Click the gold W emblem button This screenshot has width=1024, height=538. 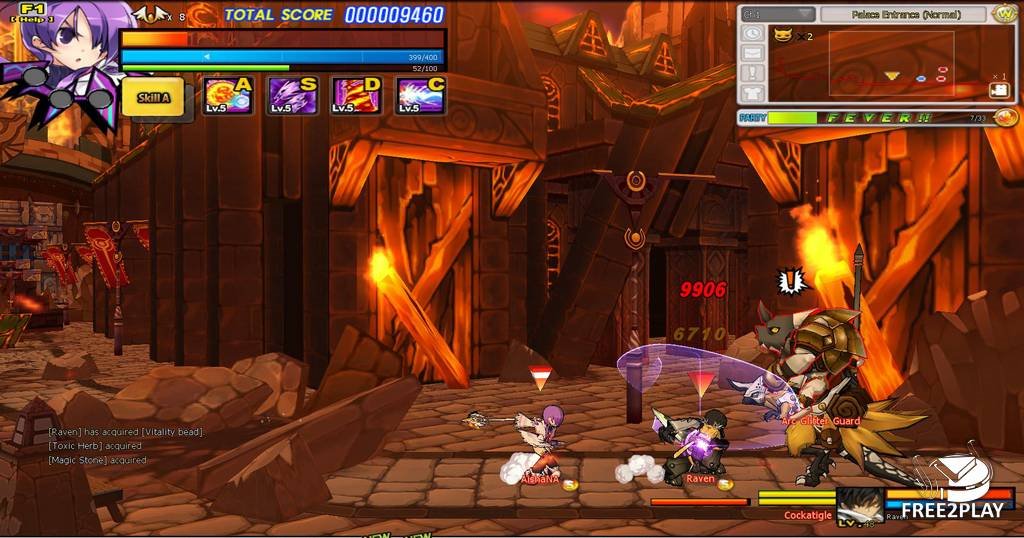coord(1005,14)
